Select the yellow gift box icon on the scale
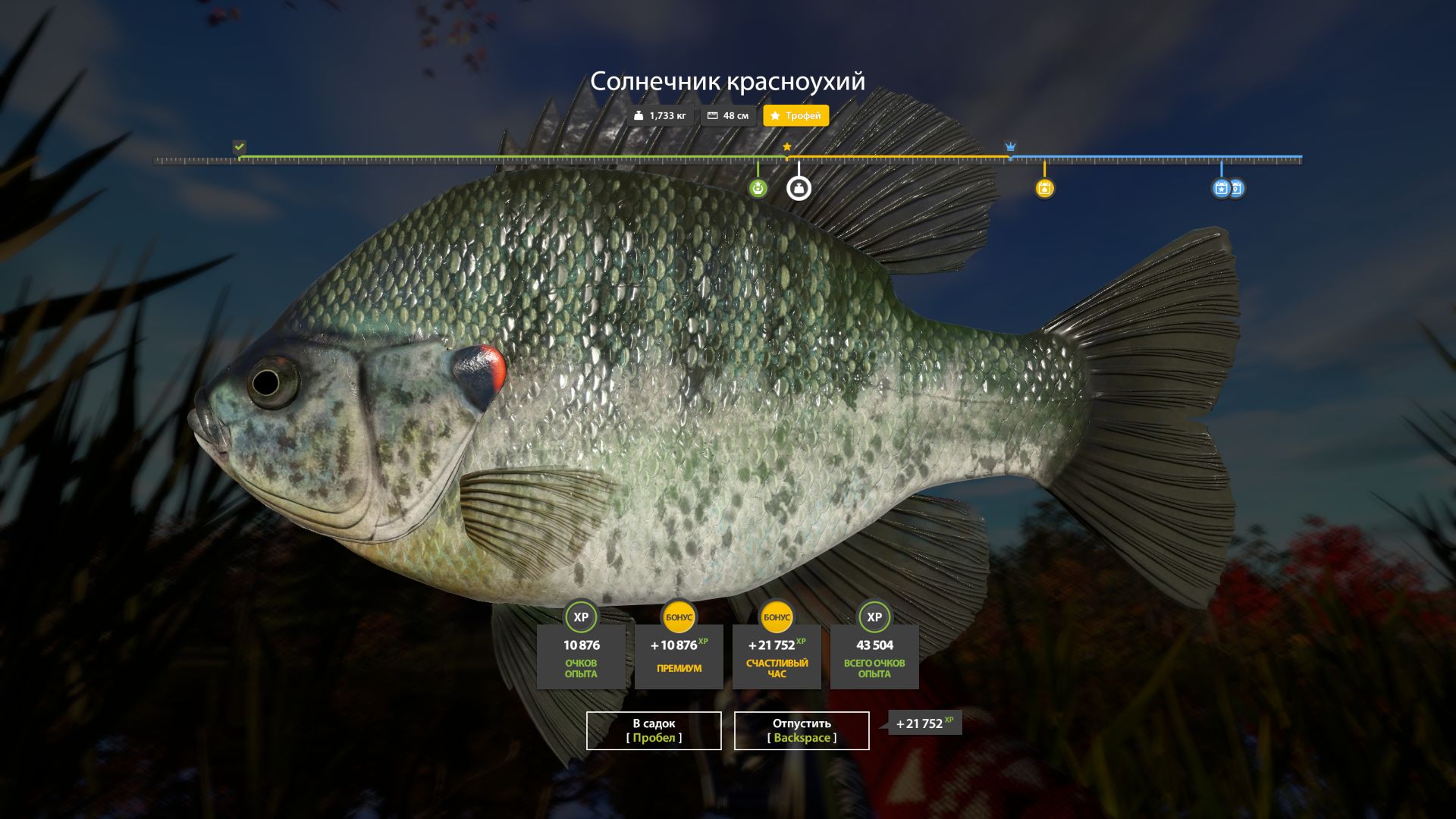Viewport: 1456px width, 819px height. click(x=1045, y=190)
